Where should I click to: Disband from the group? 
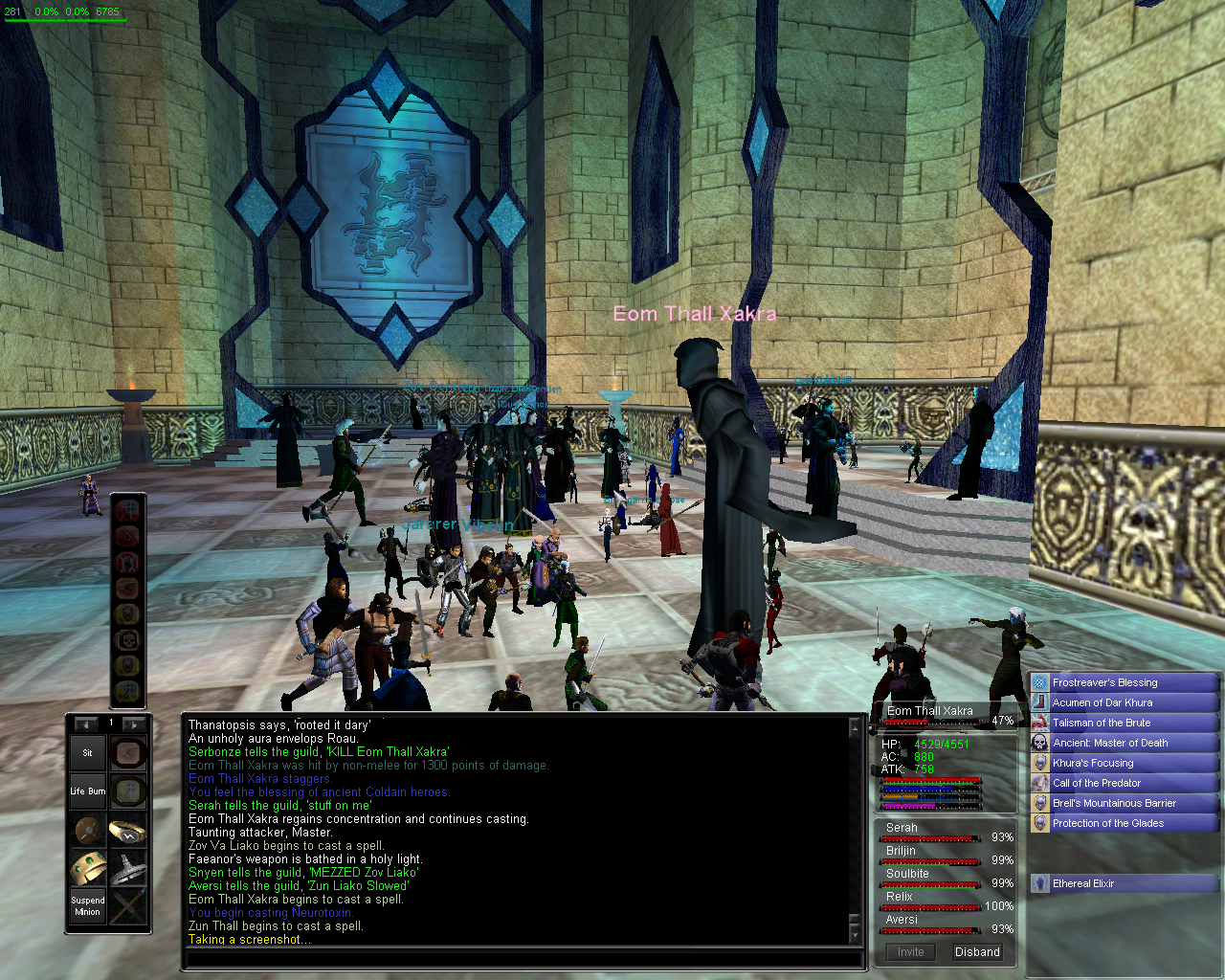point(976,952)
